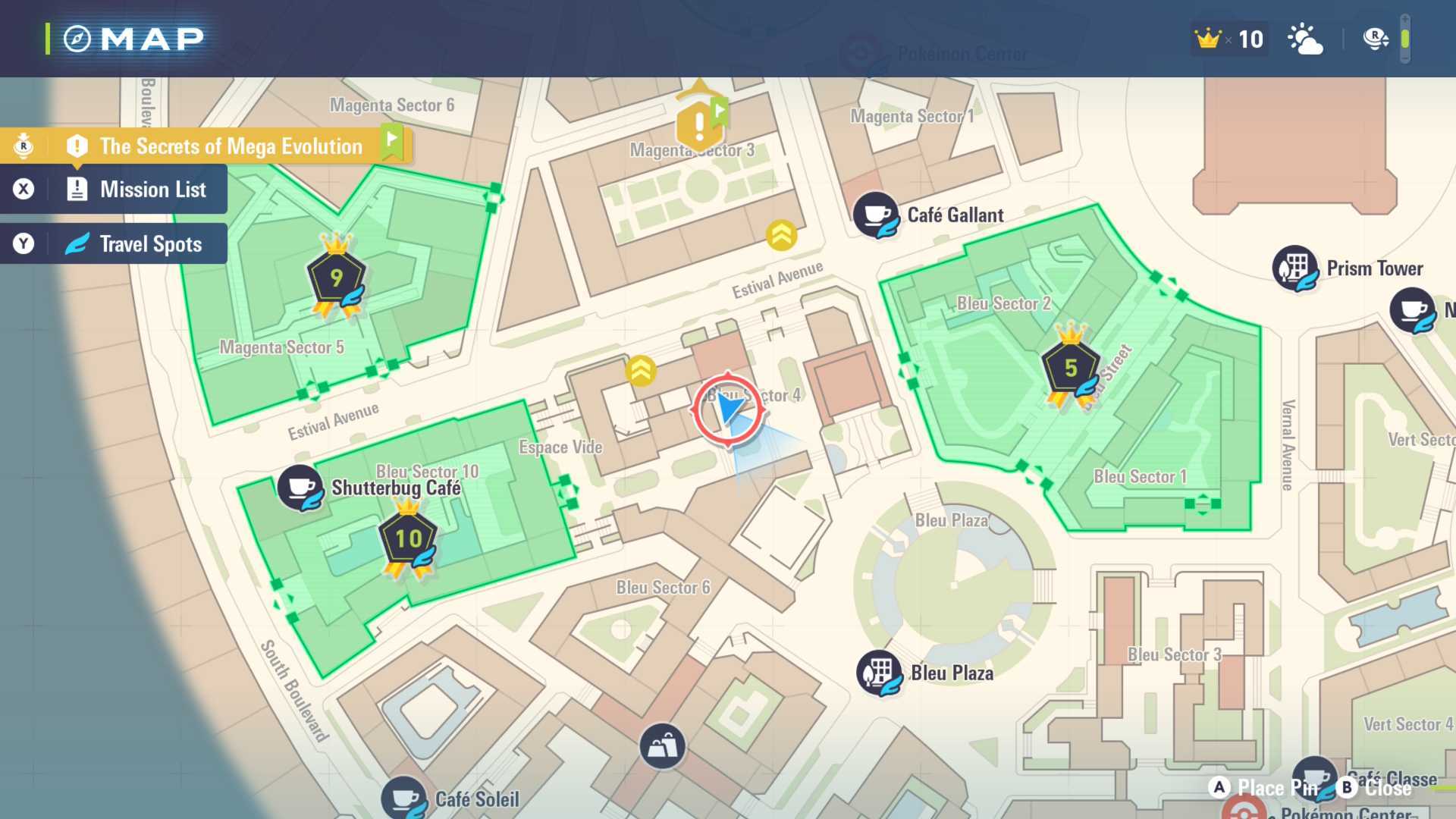Select the player location cursor
This screenshot has width=1456, height=819.
pos(728,409)
